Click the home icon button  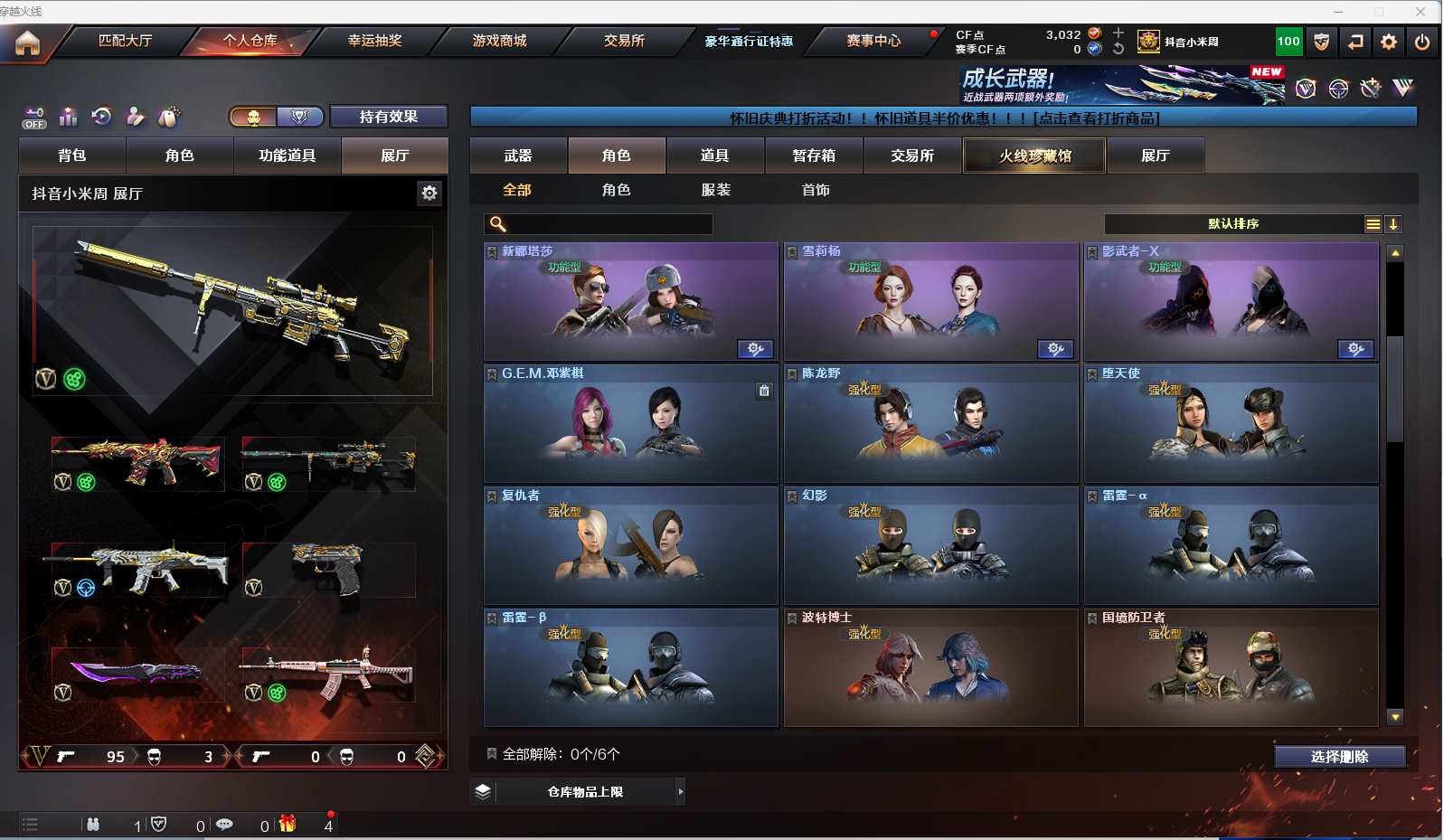pos(27,42)
